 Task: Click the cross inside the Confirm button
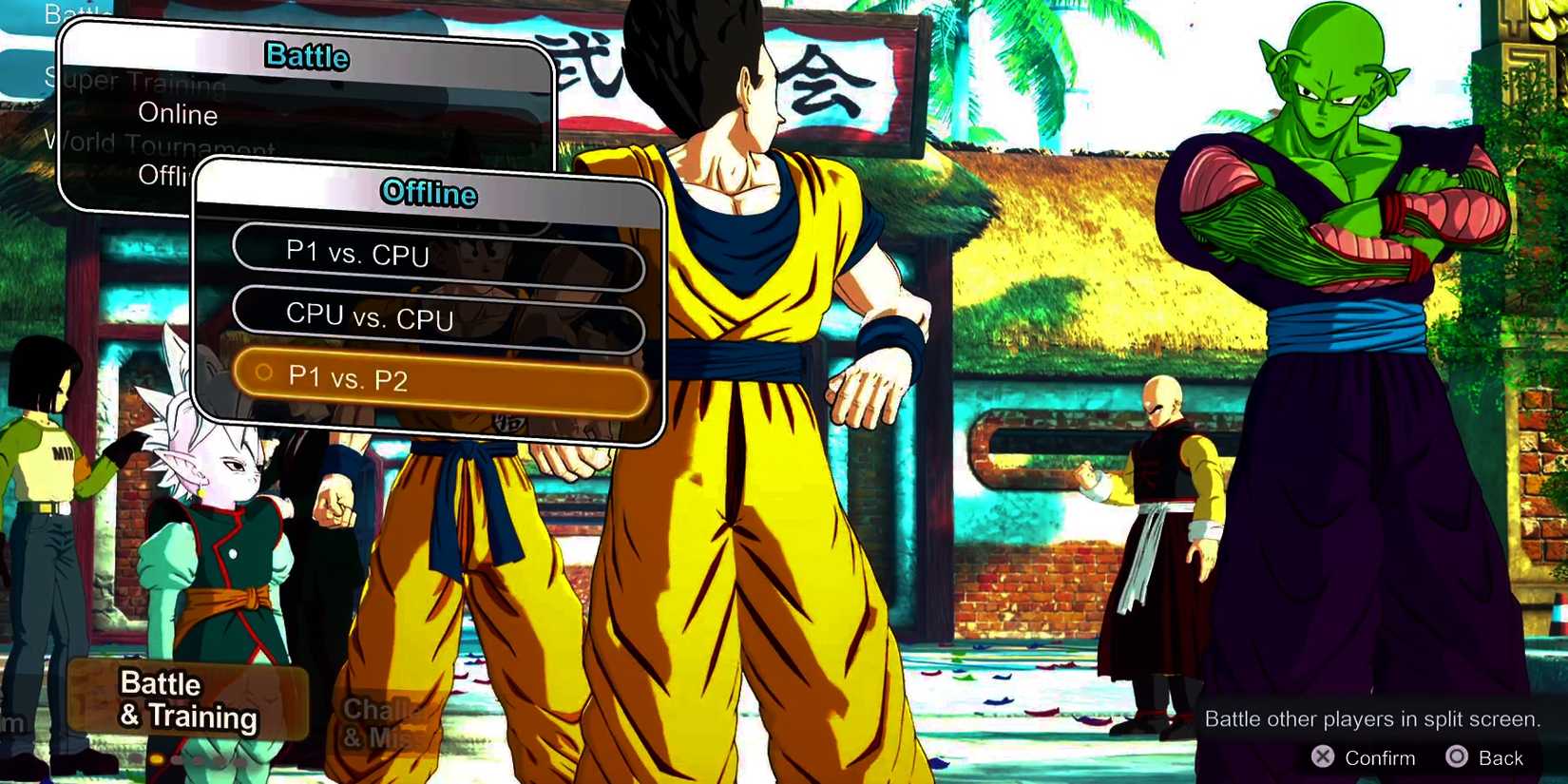pyautogui.click(x=1324, y=756)
